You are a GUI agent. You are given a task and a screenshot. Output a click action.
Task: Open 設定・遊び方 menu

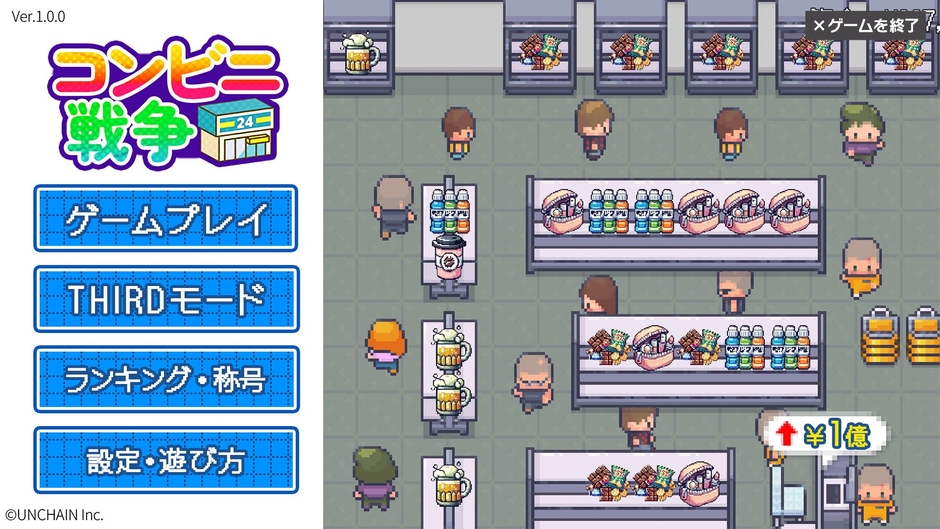(166, 460)
